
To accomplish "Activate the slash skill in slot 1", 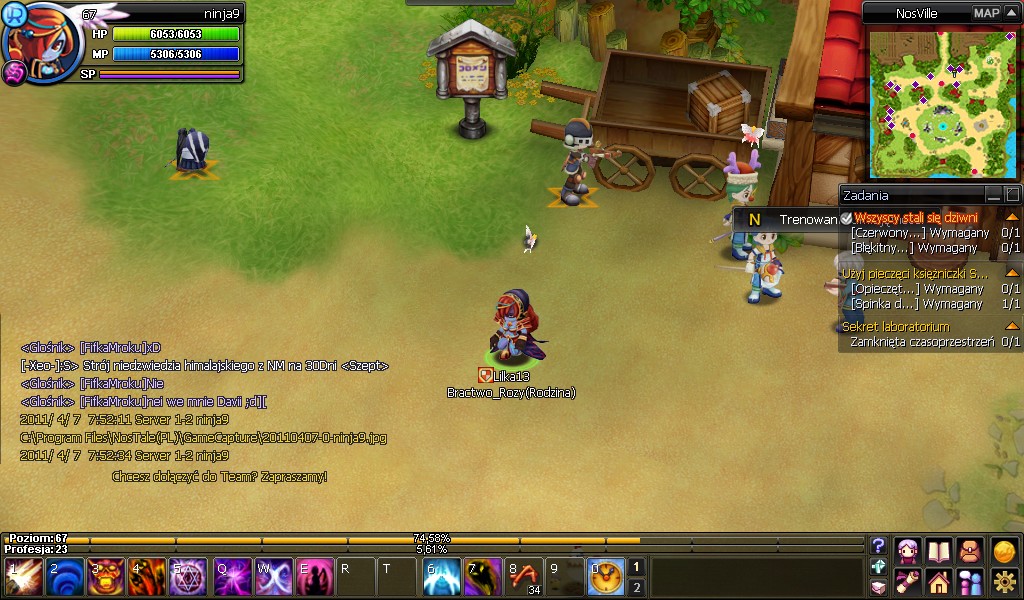I will click(23, 577).
